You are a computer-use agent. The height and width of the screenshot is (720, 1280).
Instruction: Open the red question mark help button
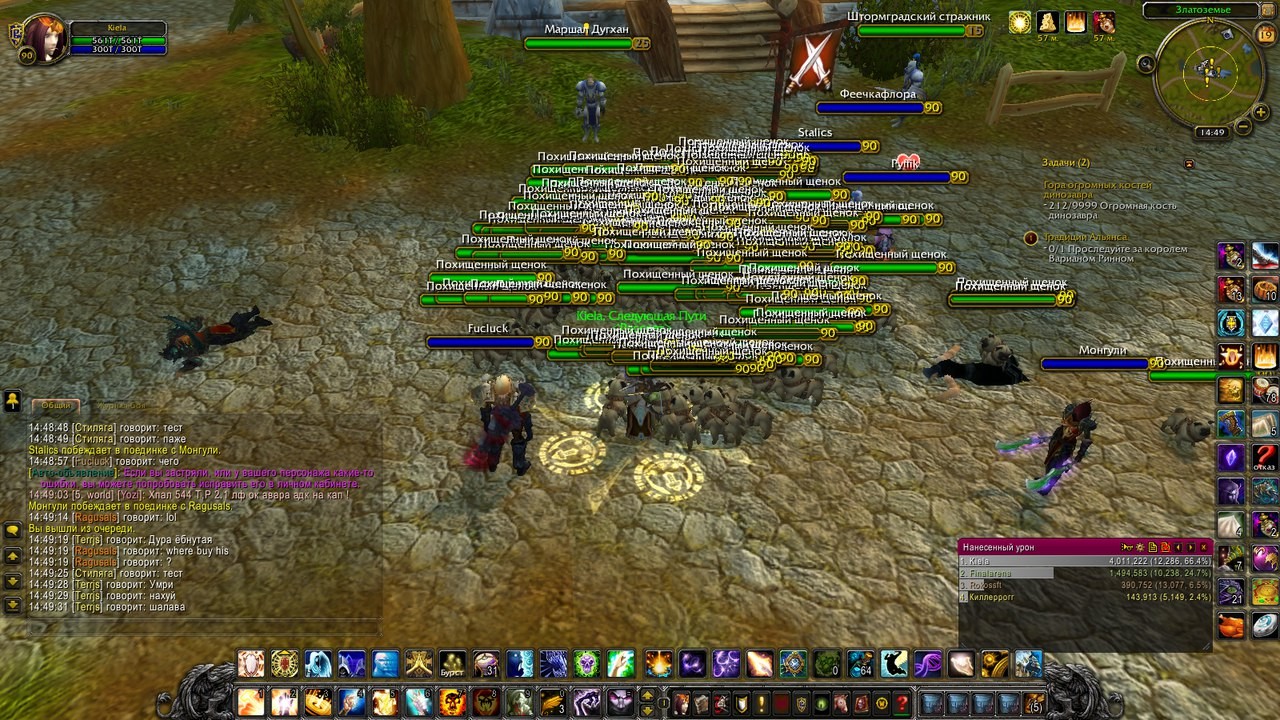coord(901,702)
